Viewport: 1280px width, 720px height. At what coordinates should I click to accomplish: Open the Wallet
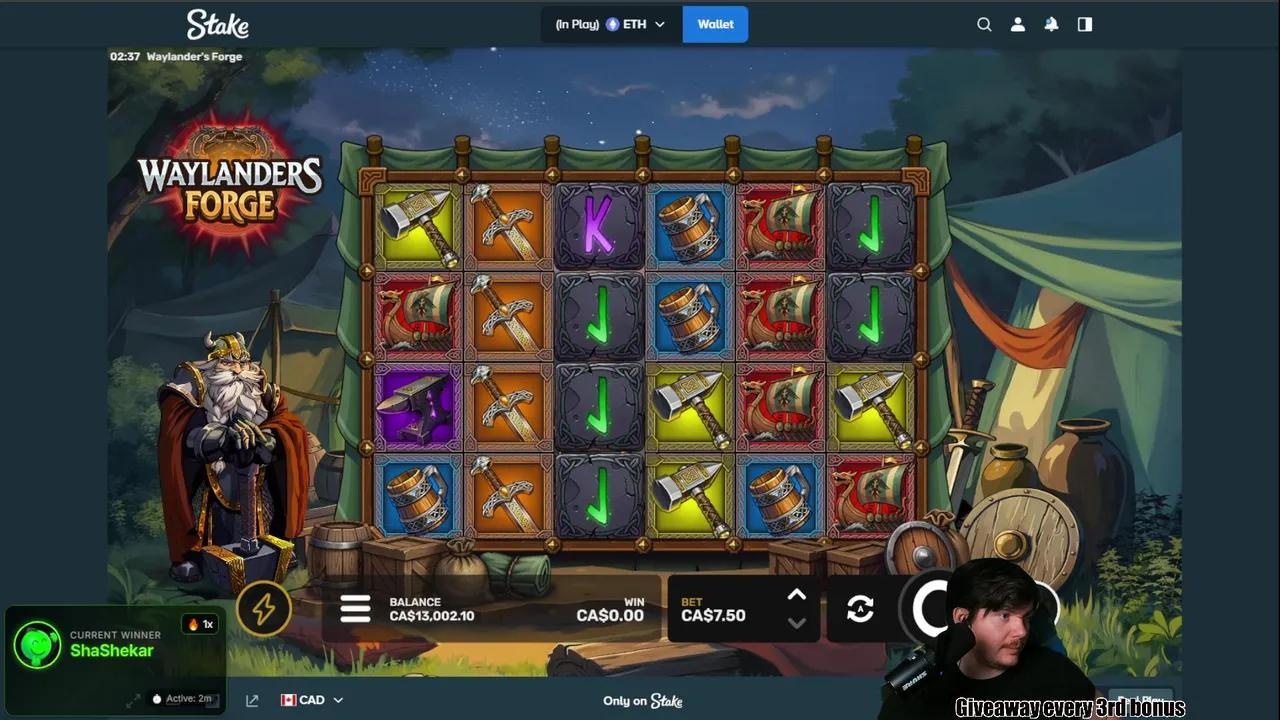pyautogui.click(x=715, y=23)
